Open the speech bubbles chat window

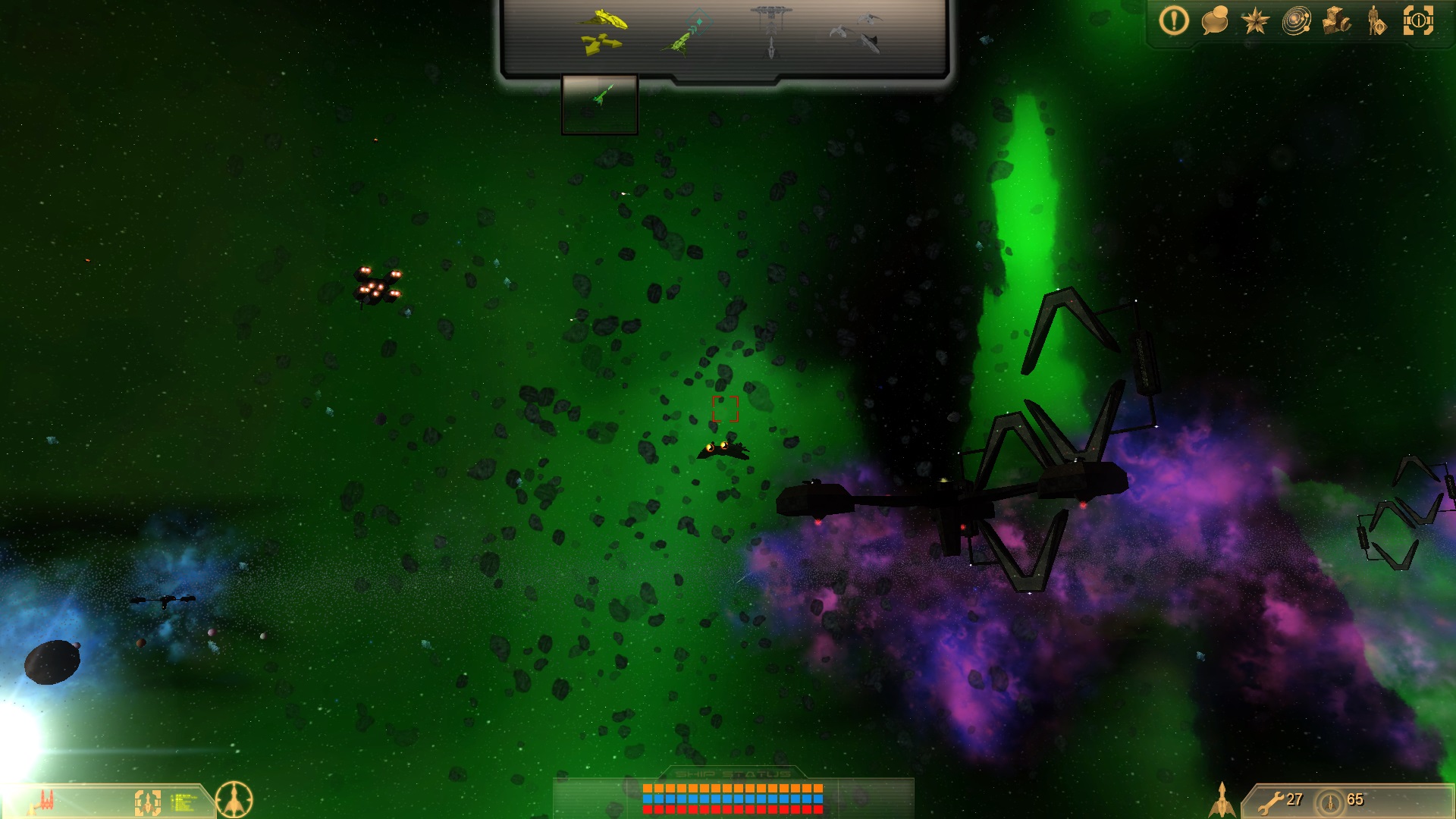point(1214,21)
